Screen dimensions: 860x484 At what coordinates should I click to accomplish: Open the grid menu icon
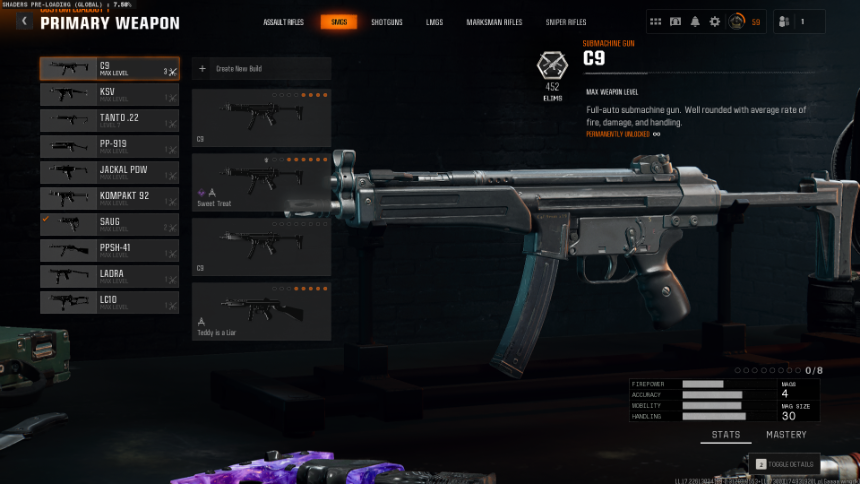click(x=656, y=21)
